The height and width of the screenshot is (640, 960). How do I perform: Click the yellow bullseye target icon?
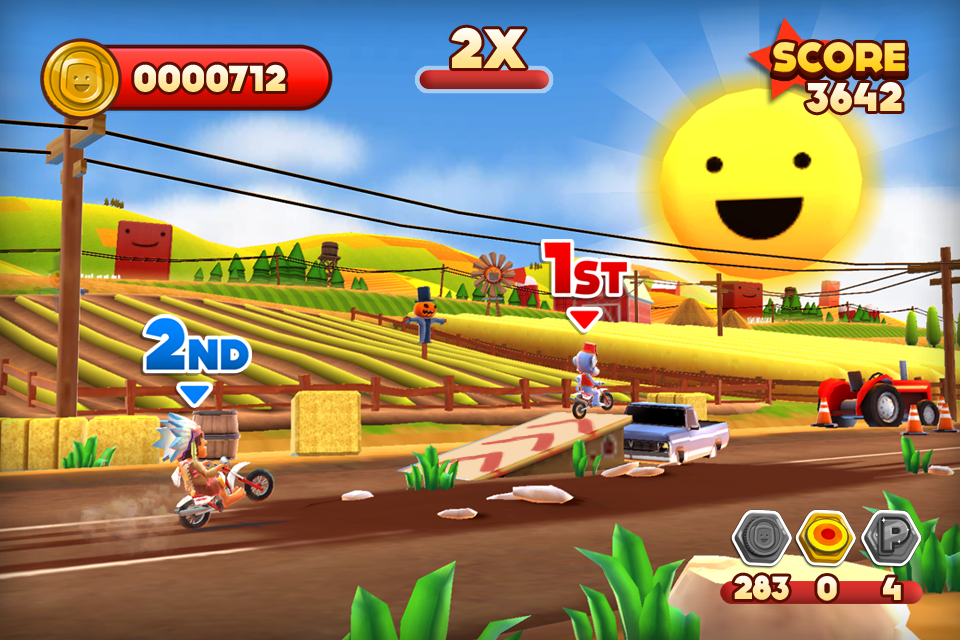pyautogui.click(x=825, y=539)
